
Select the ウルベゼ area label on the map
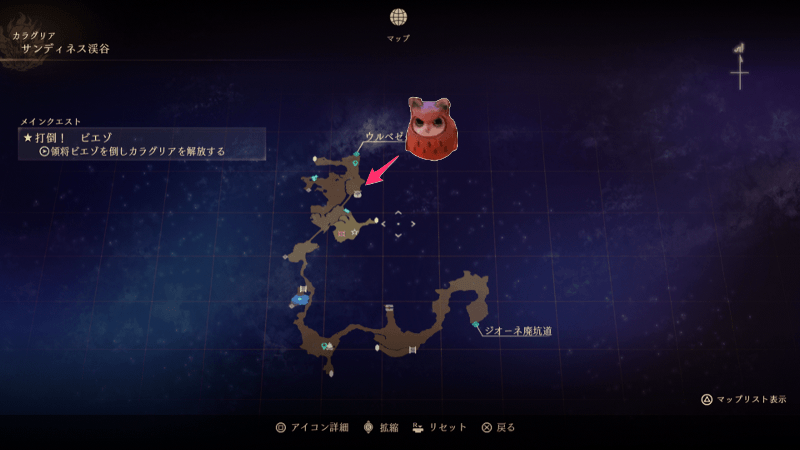tap(385, 136)
